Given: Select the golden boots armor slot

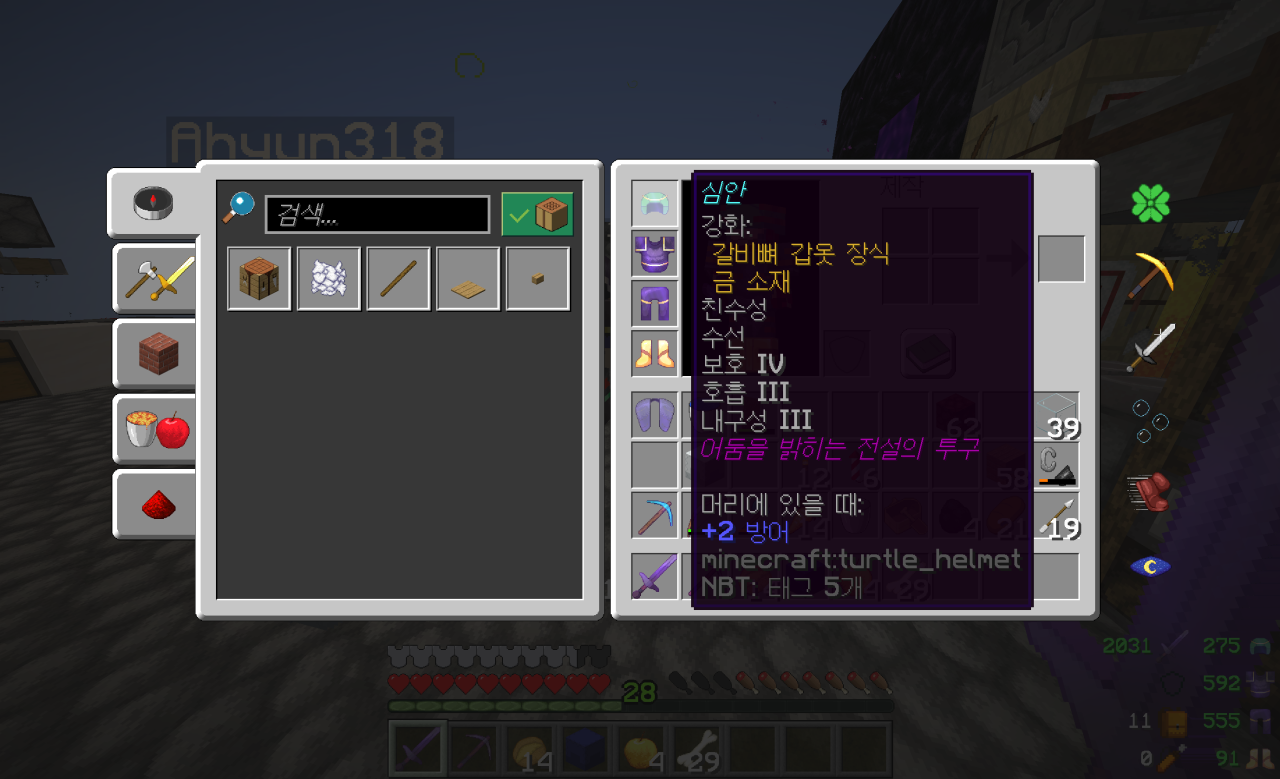Looking at the screenshot, I should (x=655, y=354).
